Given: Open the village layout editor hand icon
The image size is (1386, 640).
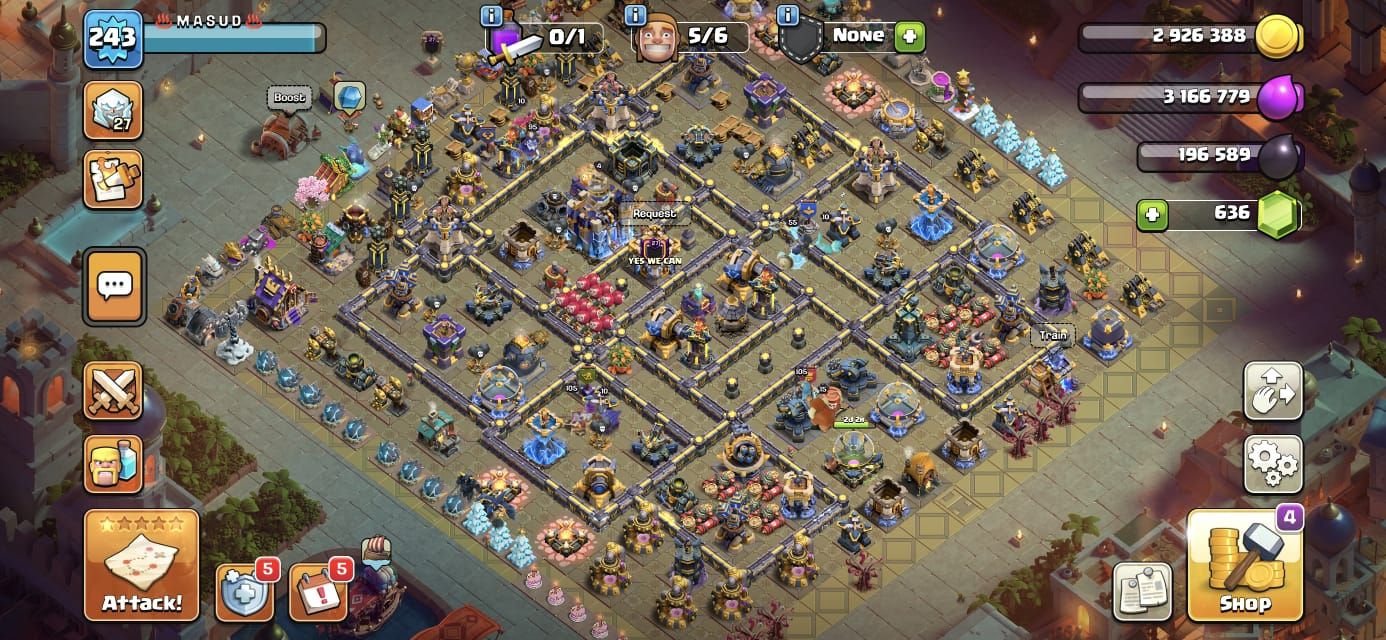Looking at the screenshot, I should click(x=1273, y=391).
